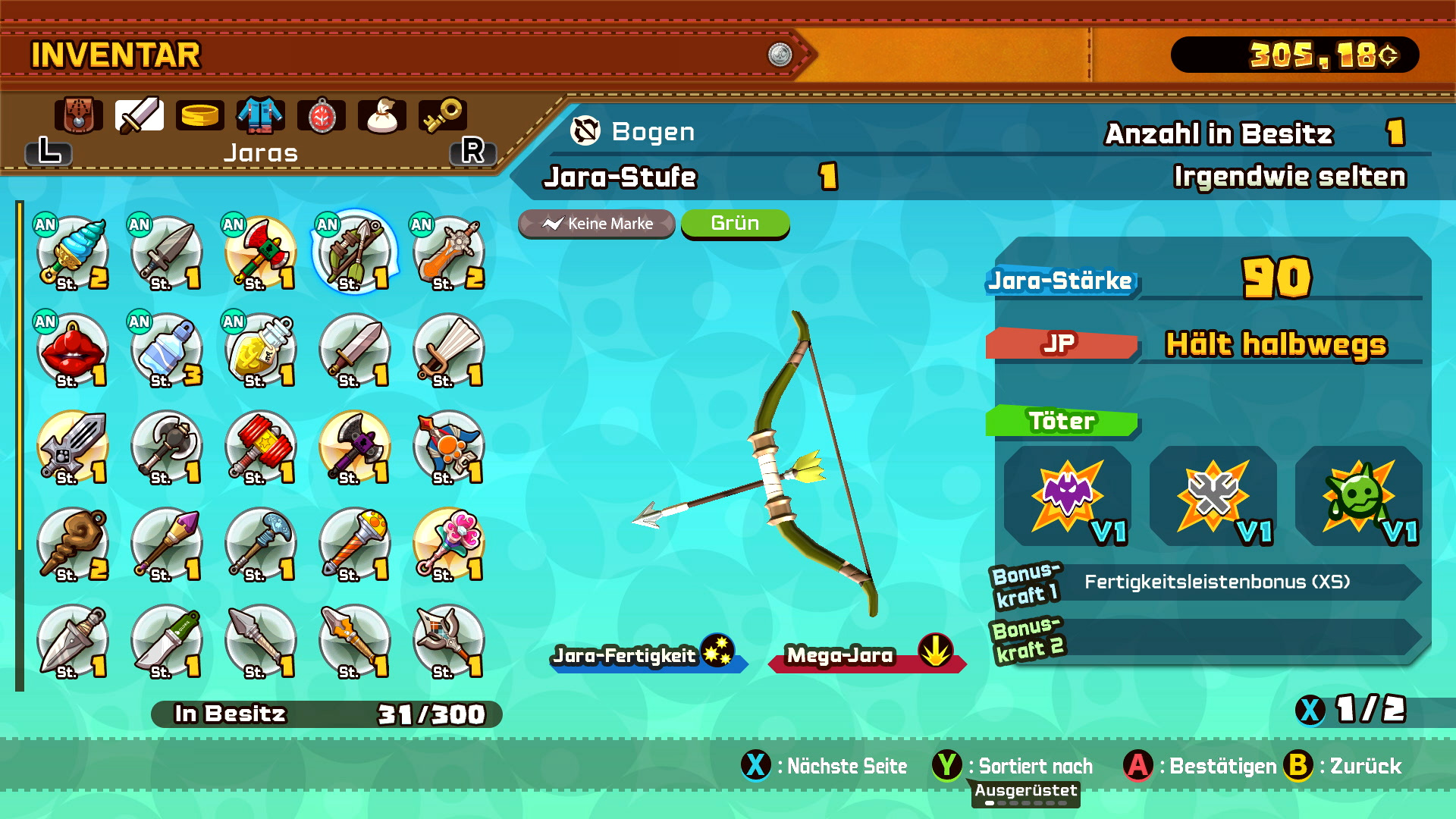
Task: Select the red lips item slot
Action: [x=72, y=350]
